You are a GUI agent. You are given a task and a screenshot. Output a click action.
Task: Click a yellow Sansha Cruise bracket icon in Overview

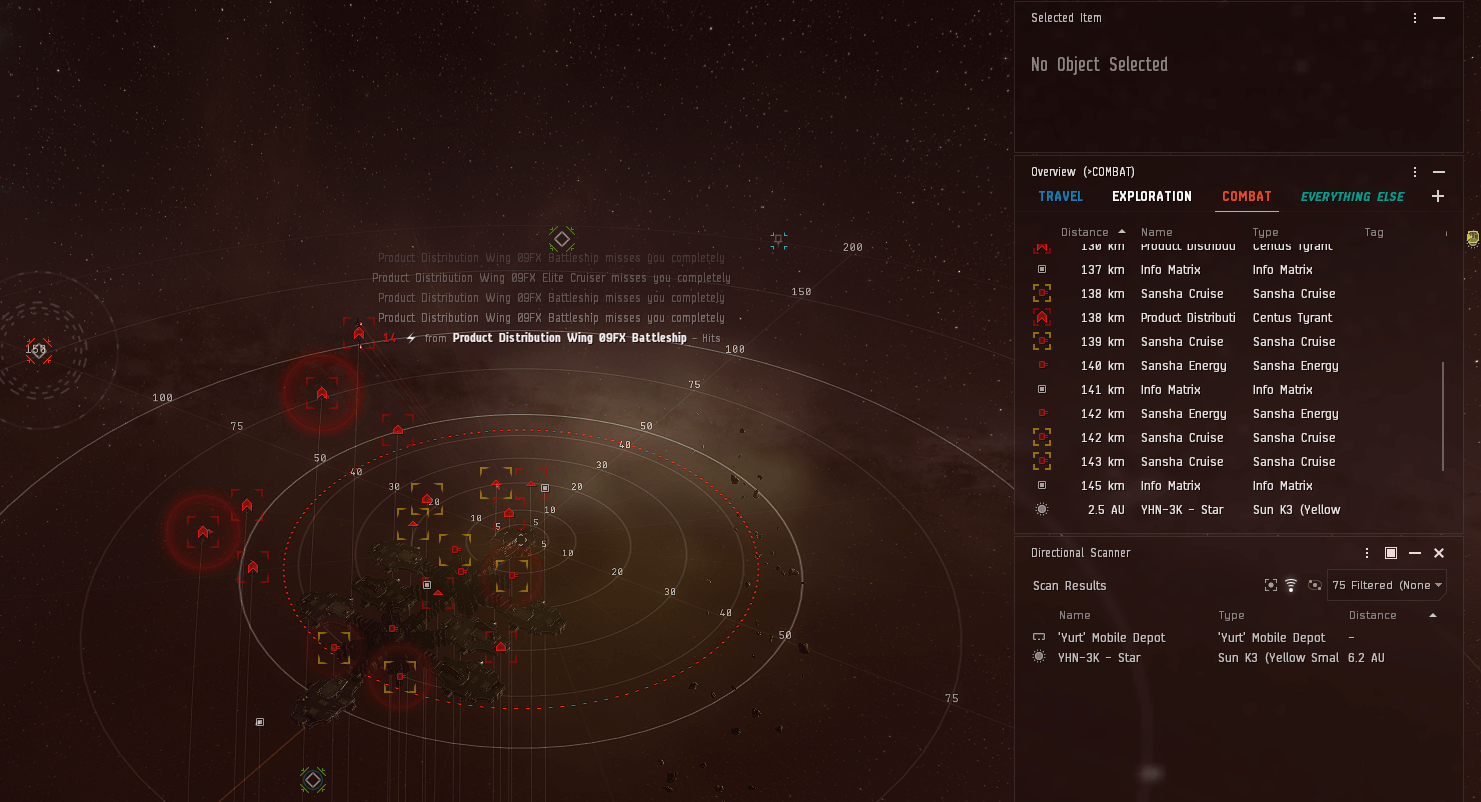[x=1041, y=293]
